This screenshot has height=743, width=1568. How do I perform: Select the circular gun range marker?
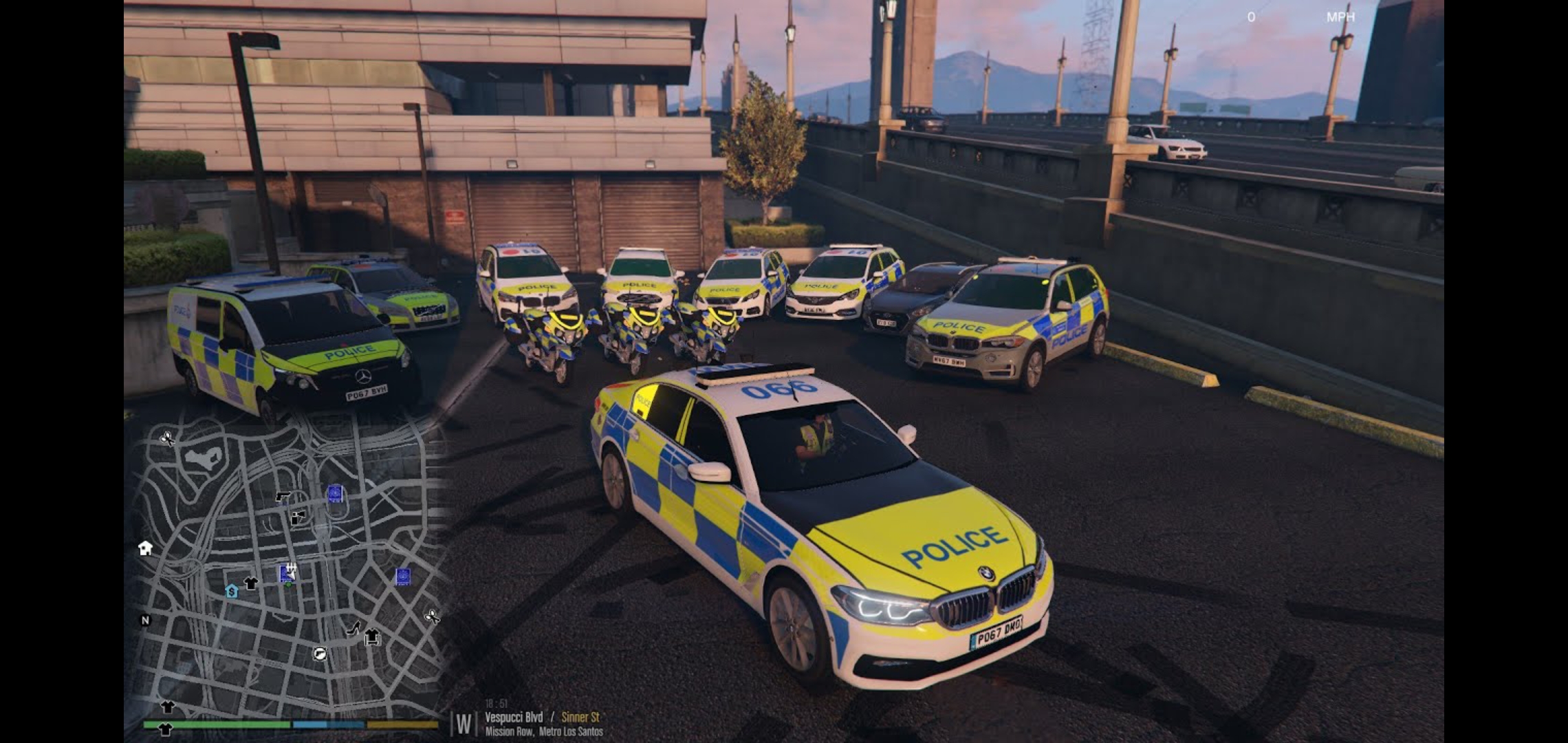click(320, 654)
